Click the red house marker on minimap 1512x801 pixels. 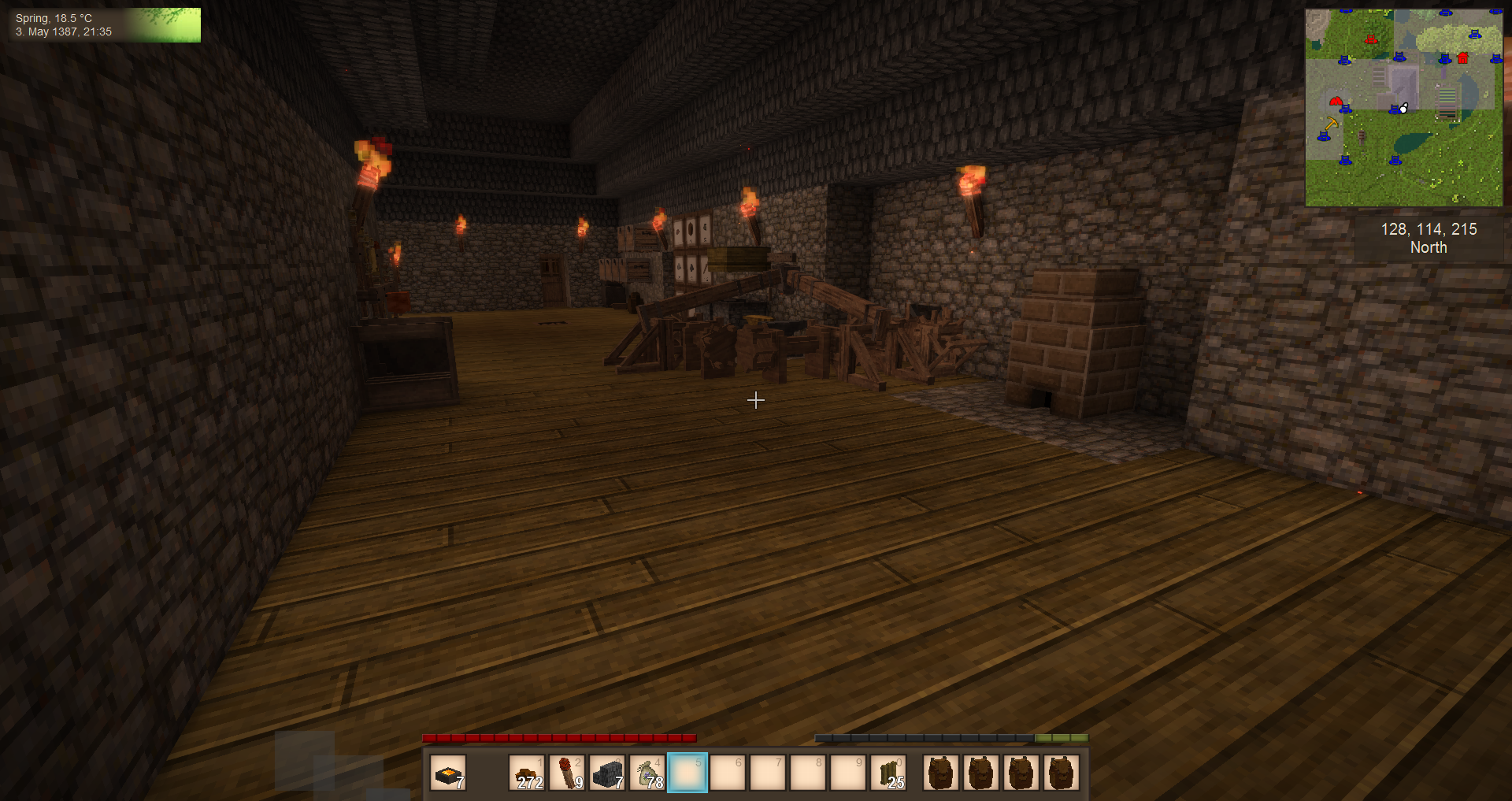tap(1463, 58)
